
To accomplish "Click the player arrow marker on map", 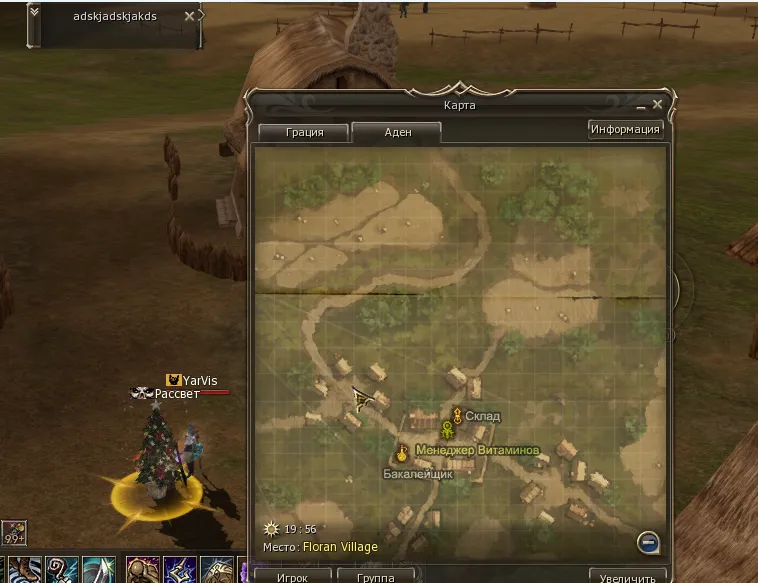I will [361, 400].
